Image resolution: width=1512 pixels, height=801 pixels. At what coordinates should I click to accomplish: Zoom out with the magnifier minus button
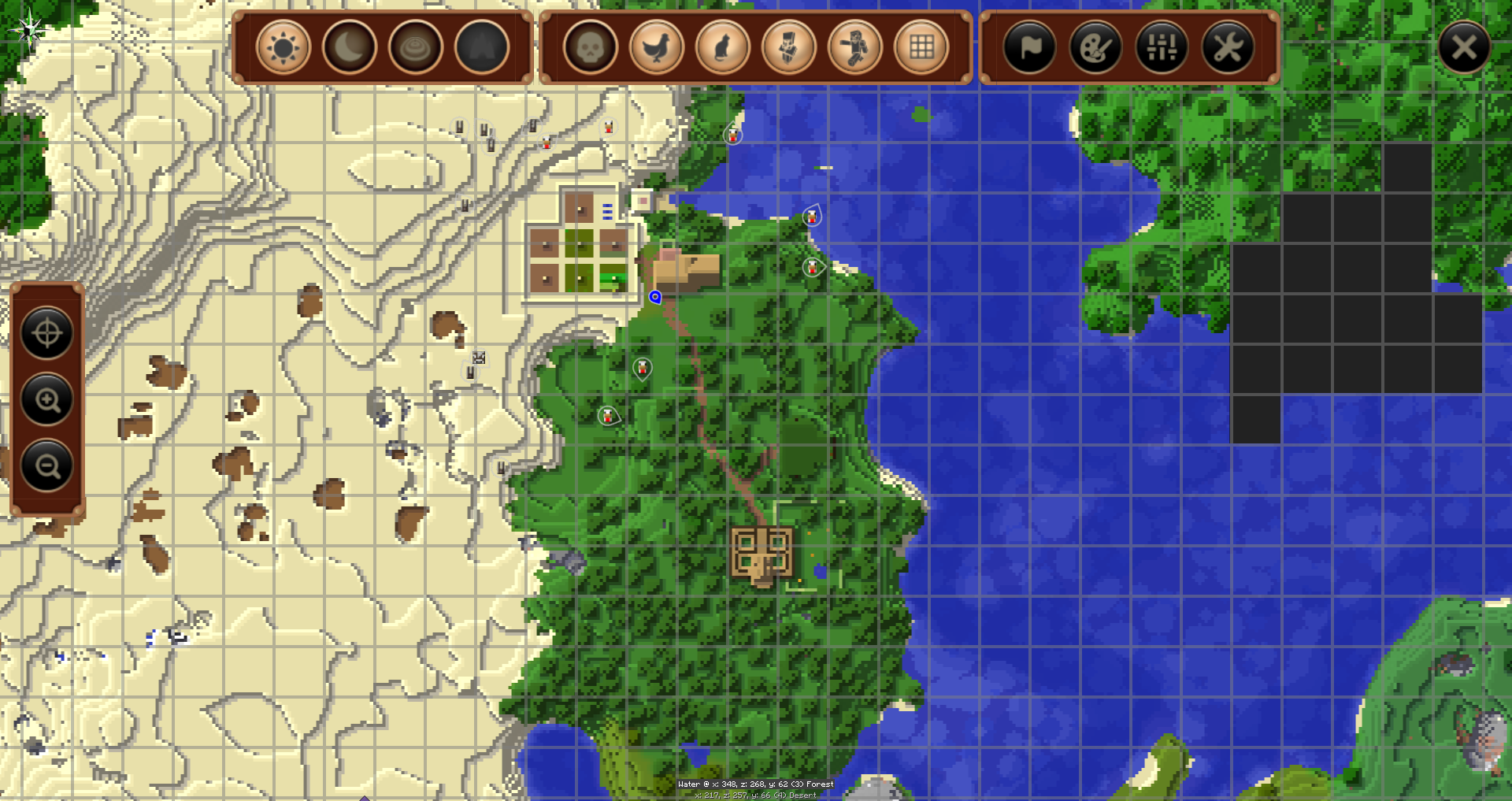point(46,466)
